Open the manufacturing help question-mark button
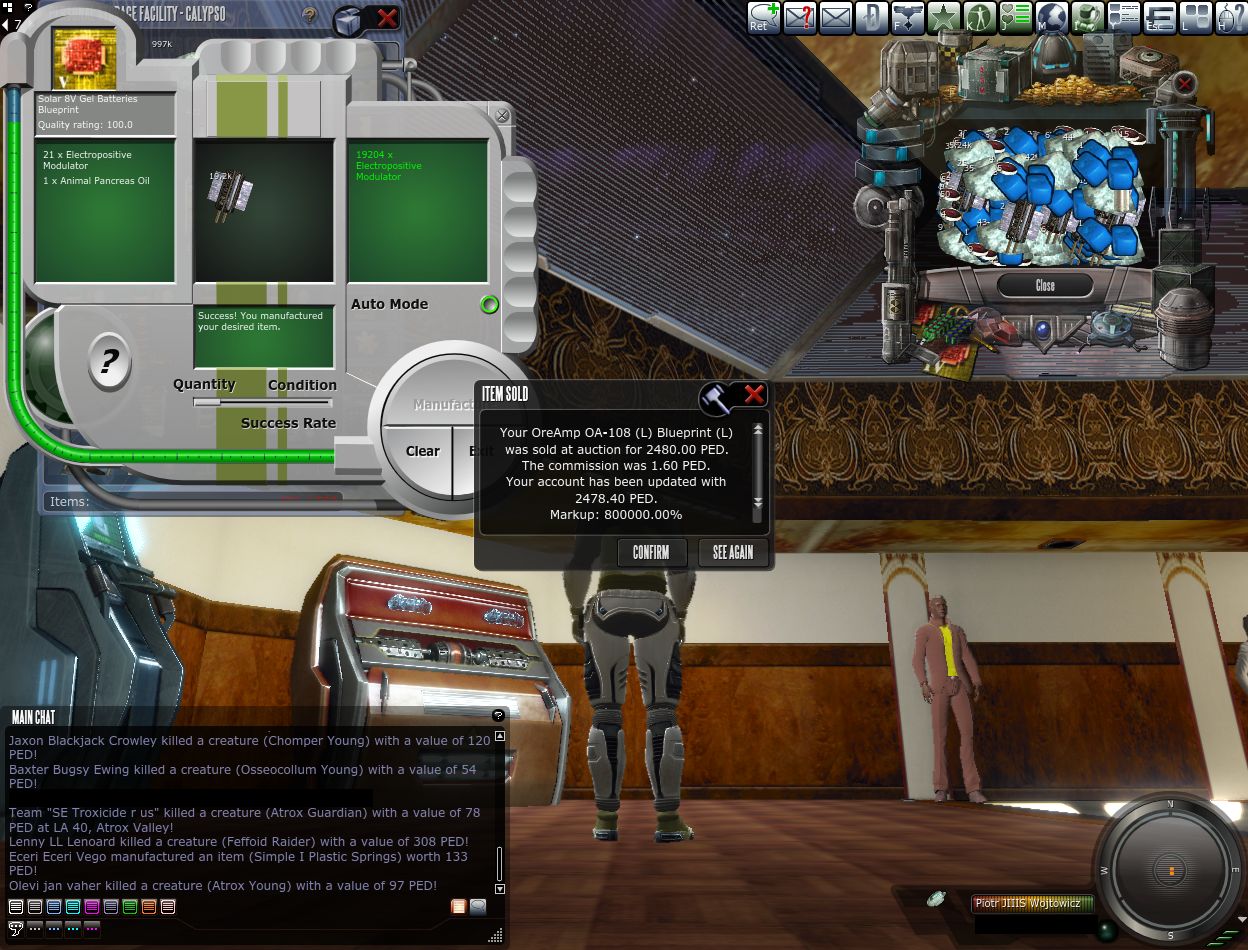 tap(109, 361)
